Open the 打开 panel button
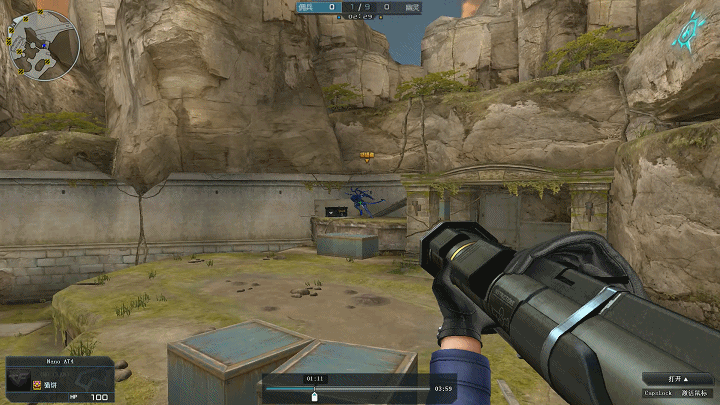 [x=679, y=379]
